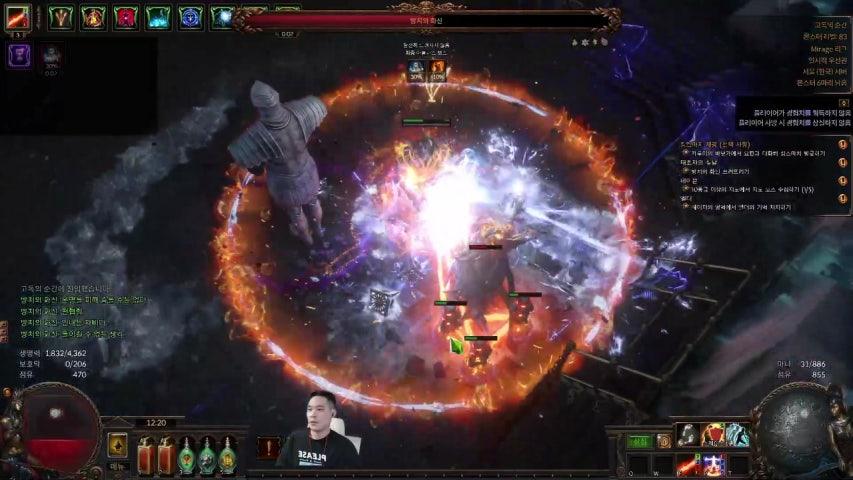Click the red rose buff icon
Screen dimensions: 853x480
click(125, 17)
